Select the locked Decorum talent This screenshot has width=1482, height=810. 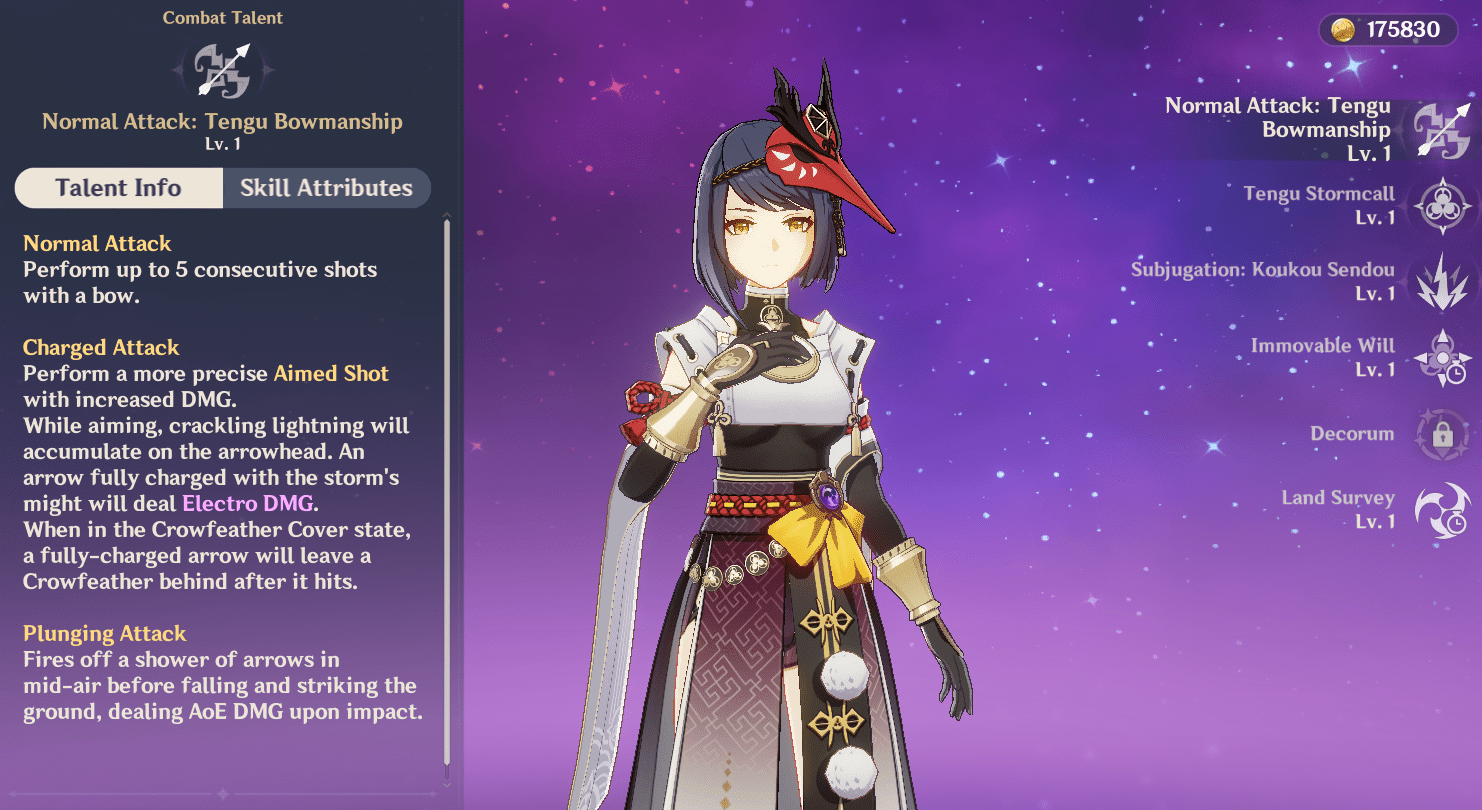[x=1441, y=434]
